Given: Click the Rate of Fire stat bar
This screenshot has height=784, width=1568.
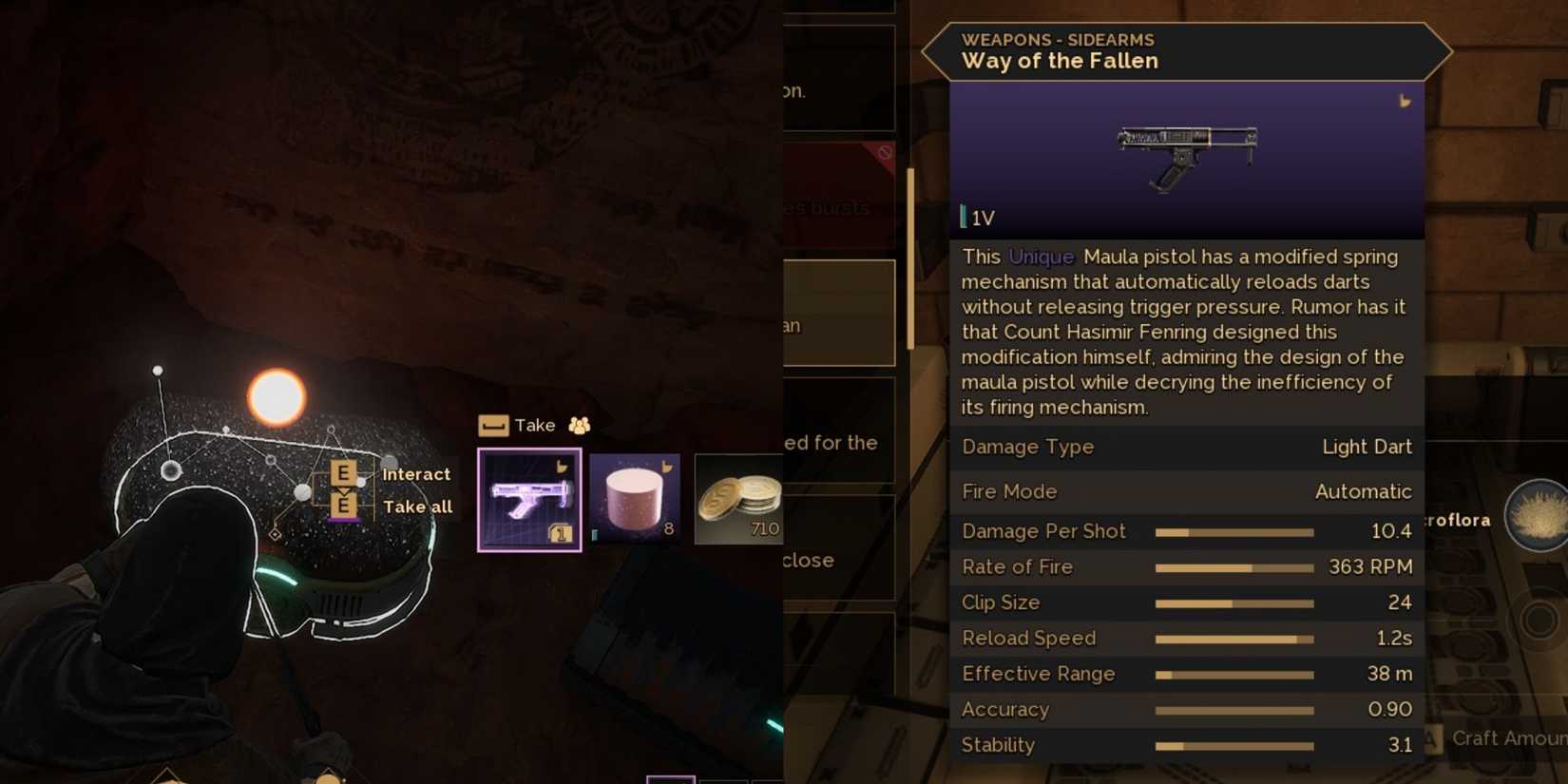Looking at the screenshot, I should click(x=1235, y=566).
